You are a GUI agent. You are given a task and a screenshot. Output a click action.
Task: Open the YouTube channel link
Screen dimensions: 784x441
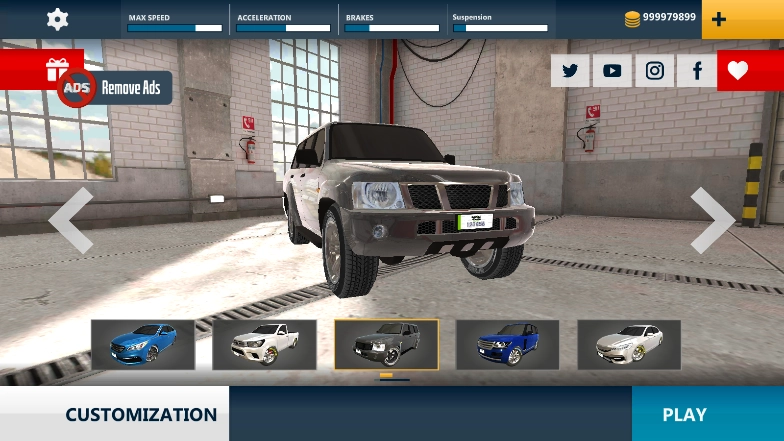[612, 70]
